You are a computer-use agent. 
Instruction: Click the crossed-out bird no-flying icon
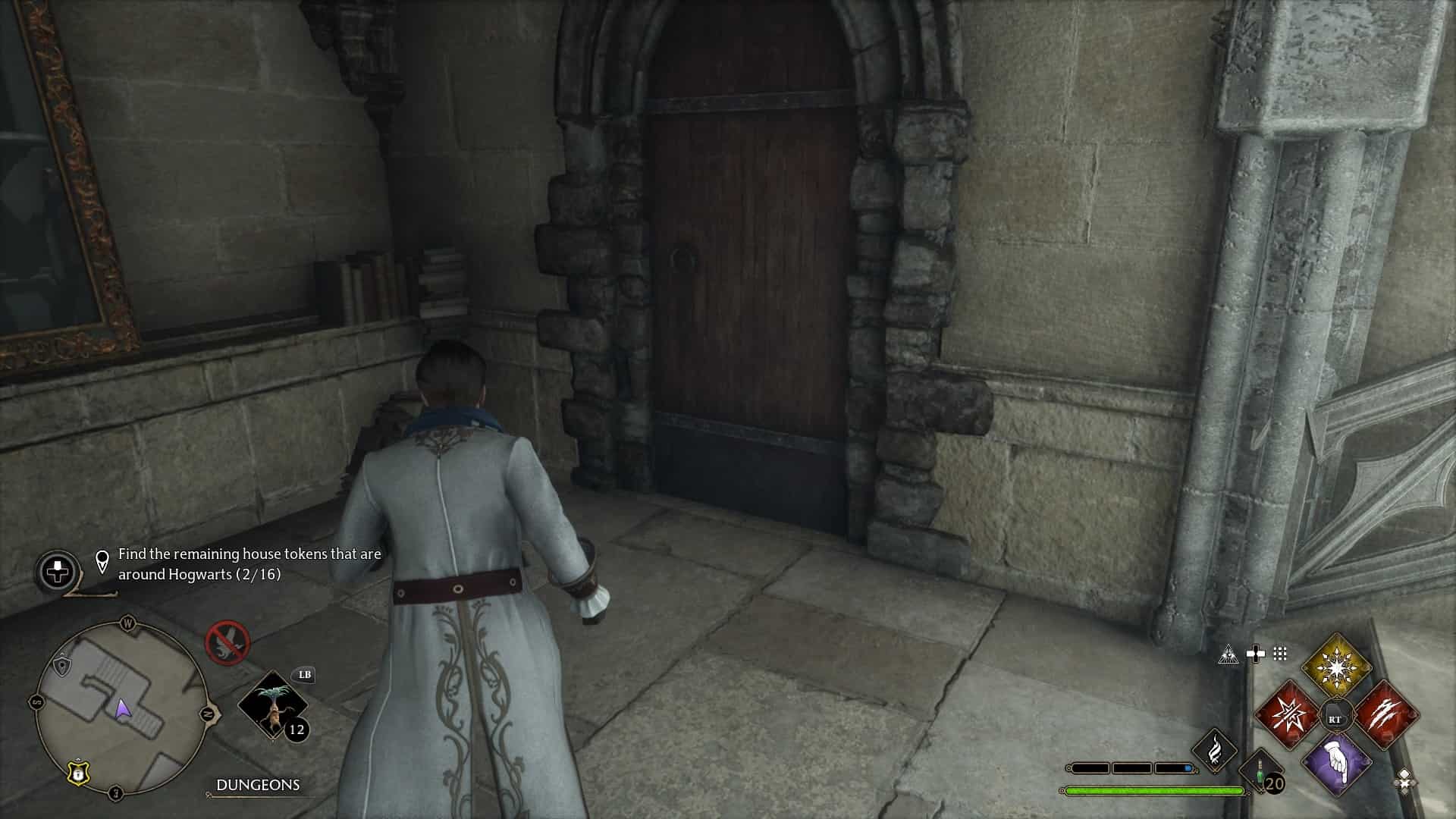[x=227, y=642]
